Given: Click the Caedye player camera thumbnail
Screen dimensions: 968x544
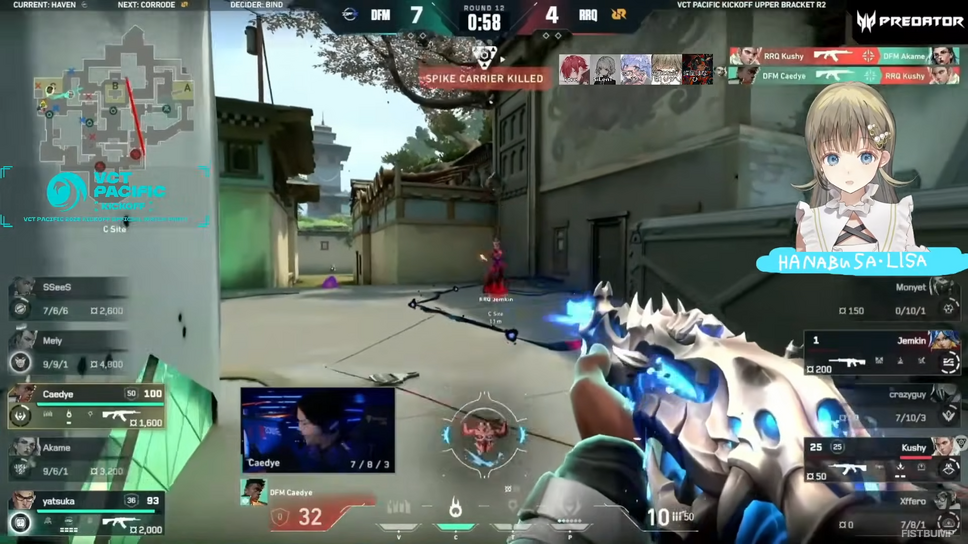Looking at the screenshot, I should [317, 430].
